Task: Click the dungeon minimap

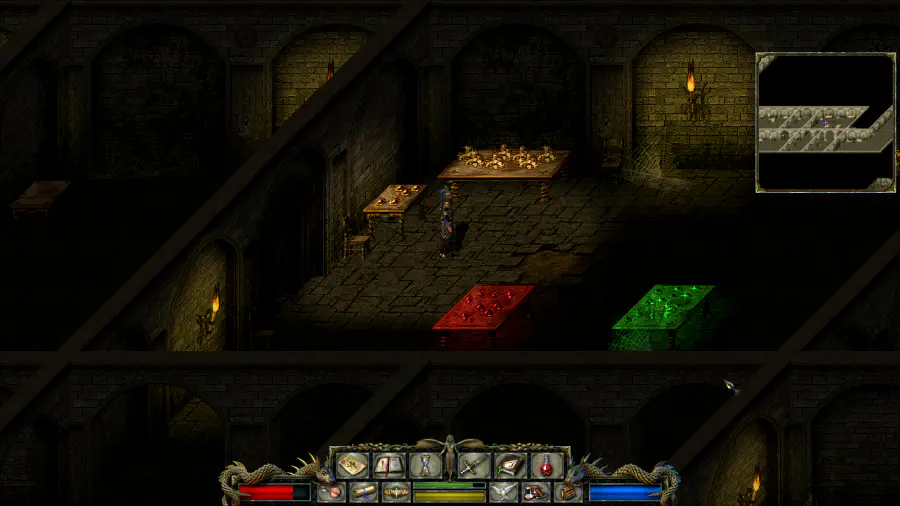Action: pos(825,122)
